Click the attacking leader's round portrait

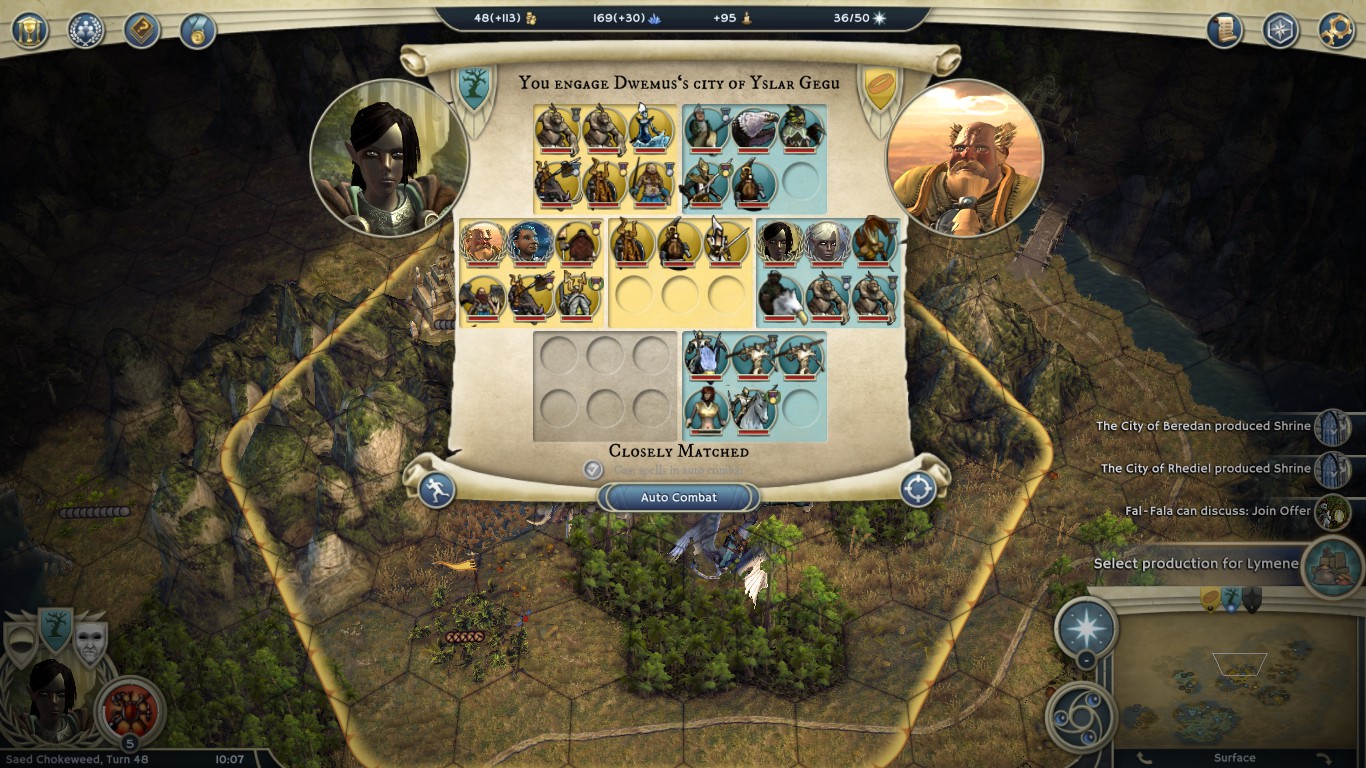(389, 158)
